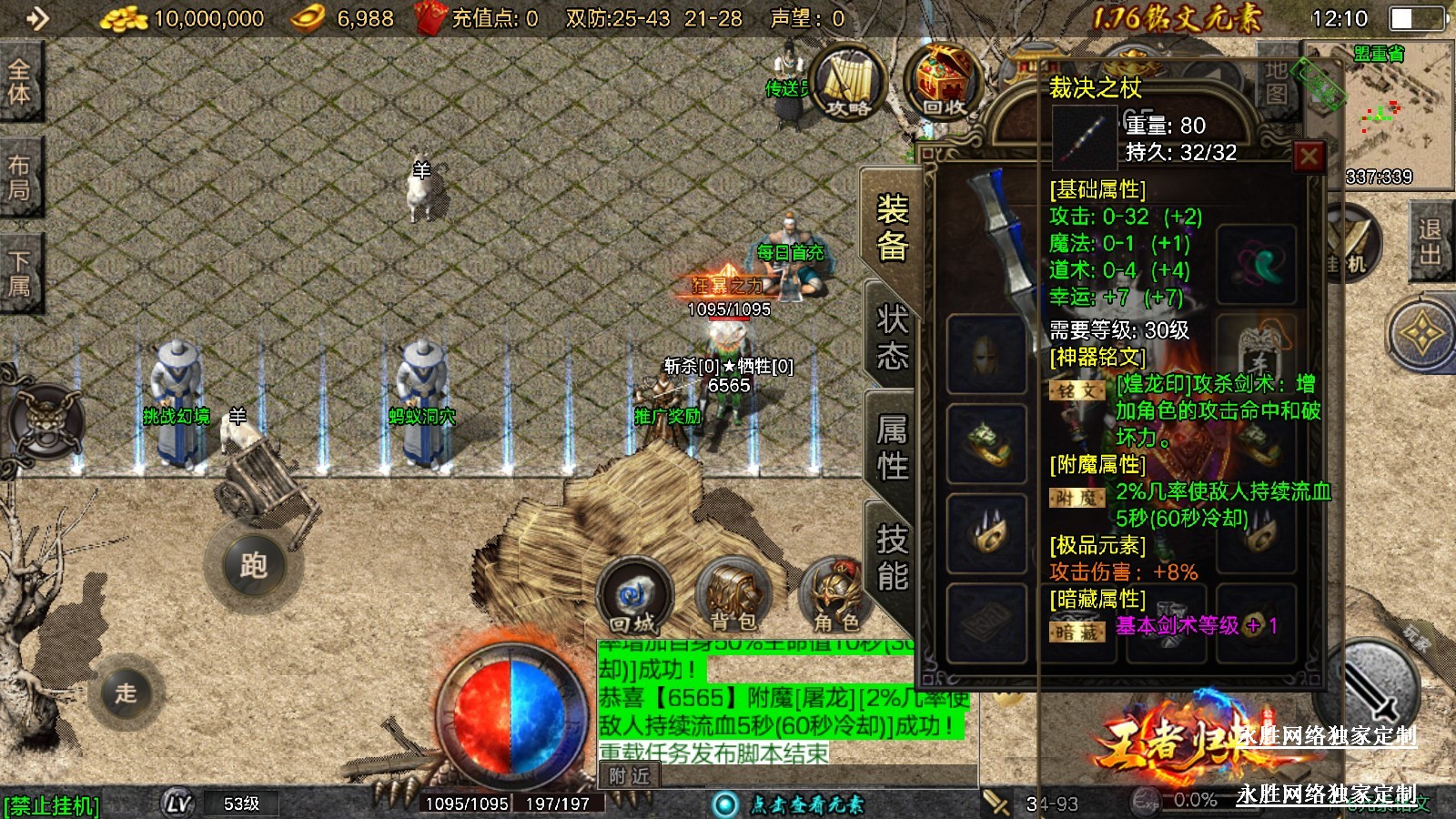Click 点击查看元素 to view elements

(x=805, y=804)
